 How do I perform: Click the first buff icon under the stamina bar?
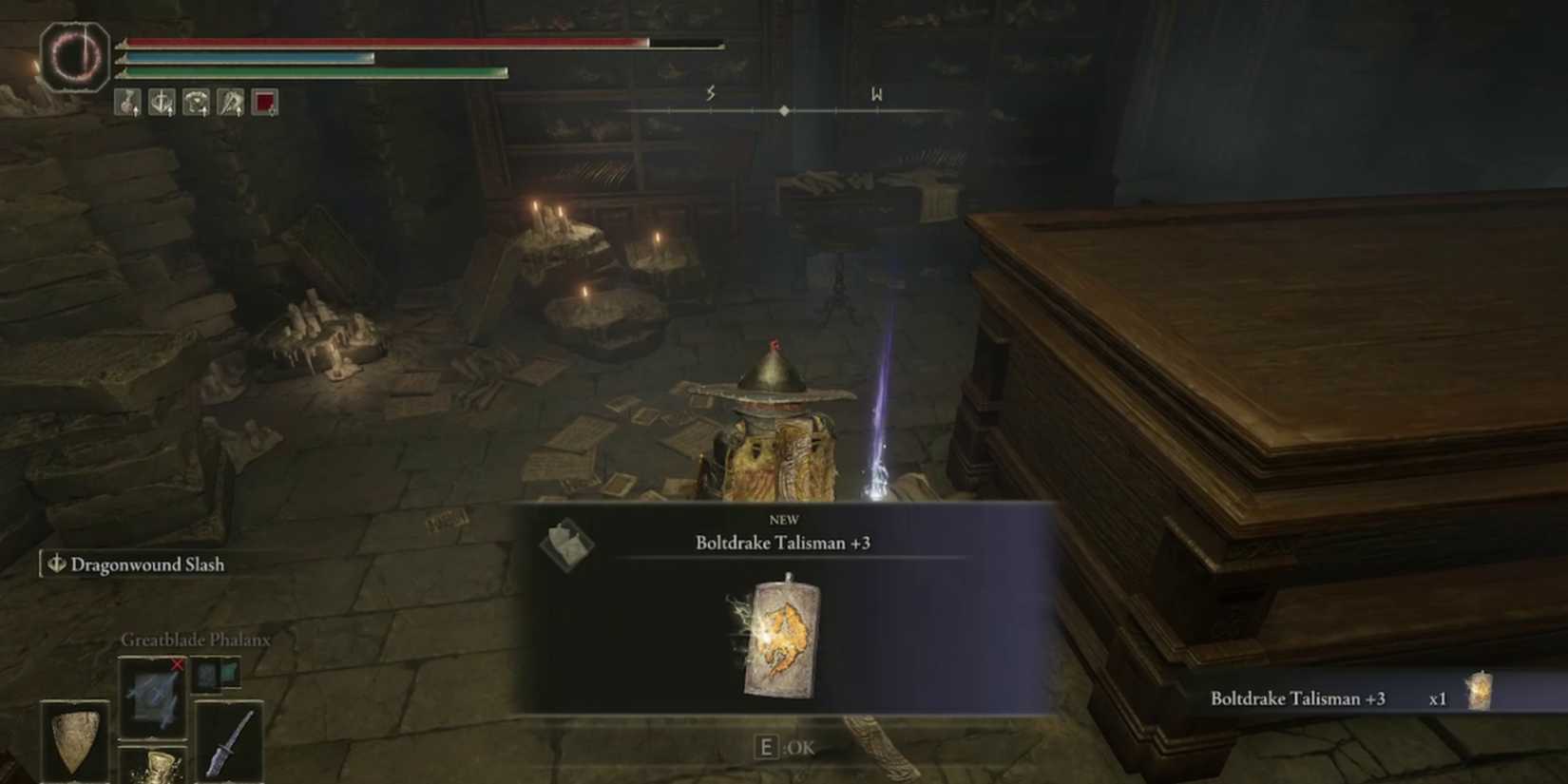tap(126, 103)
